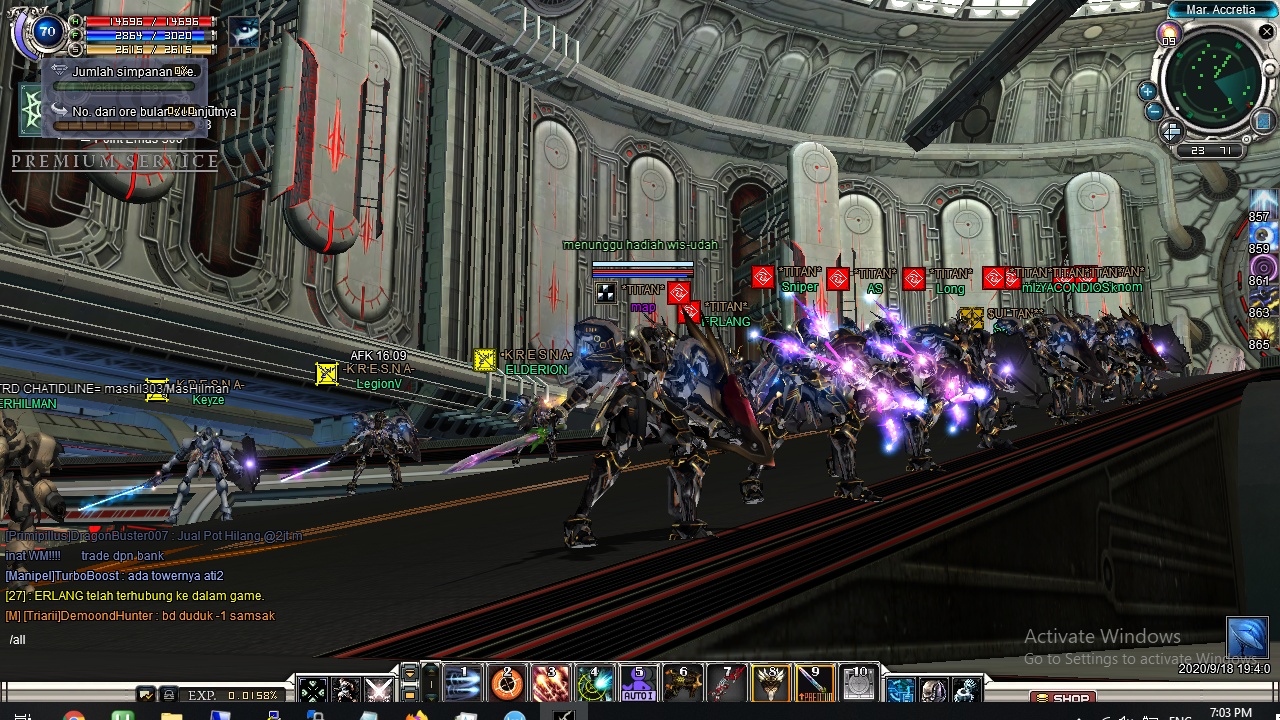The image size is (1280, 720).
Task: Open the blue map button beside the radar
Action: pos(1264,122)
